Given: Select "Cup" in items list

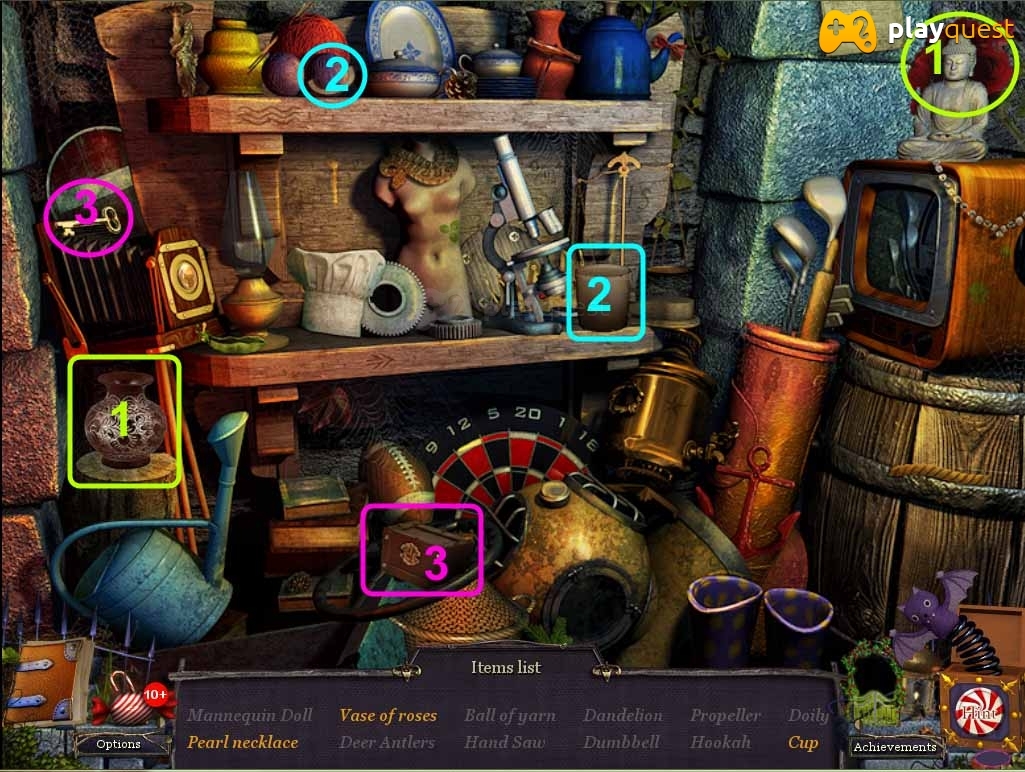Looking at the screenshot, I should coord(802,742).
